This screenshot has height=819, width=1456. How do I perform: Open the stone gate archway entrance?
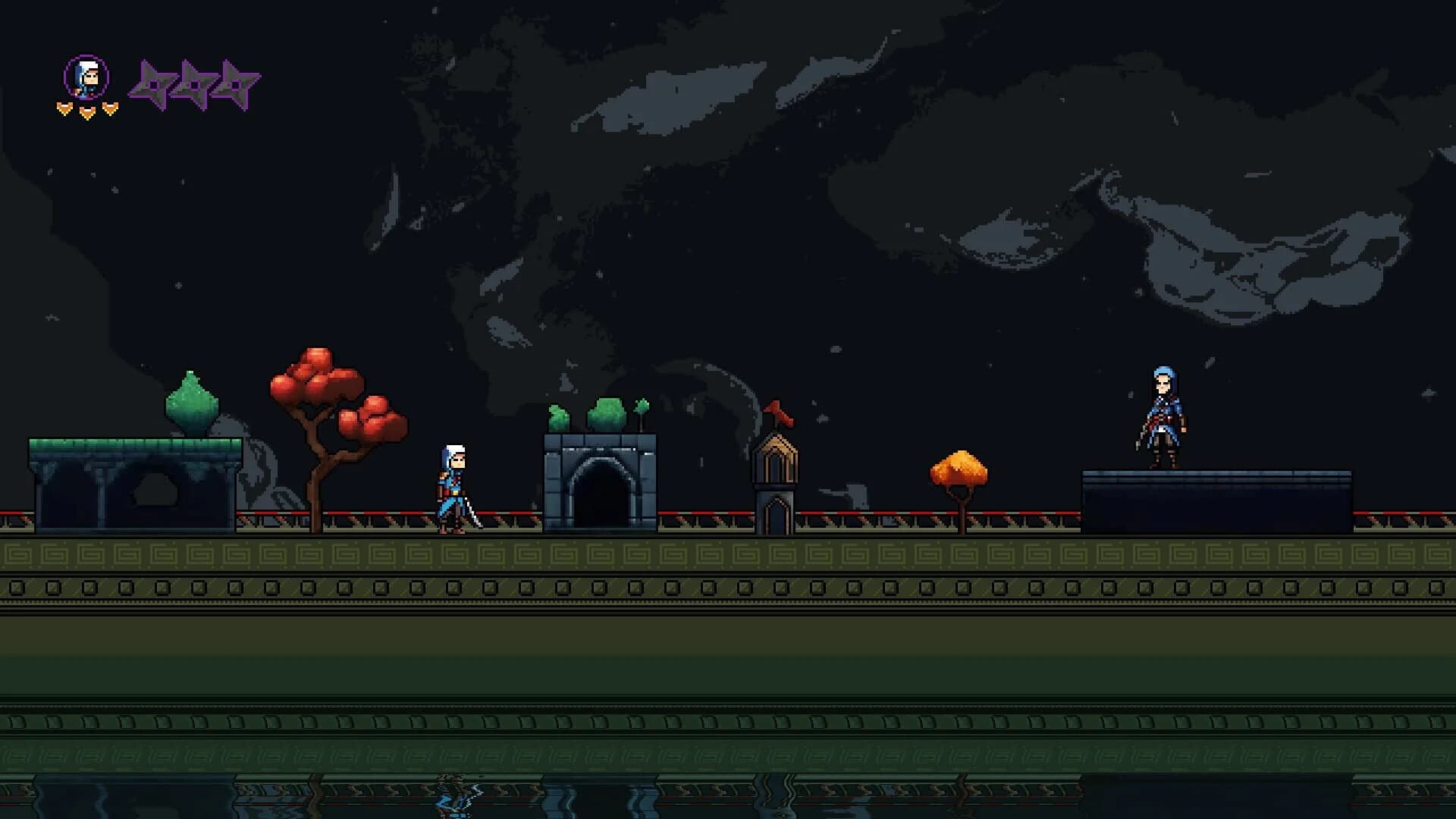(603, 493)
